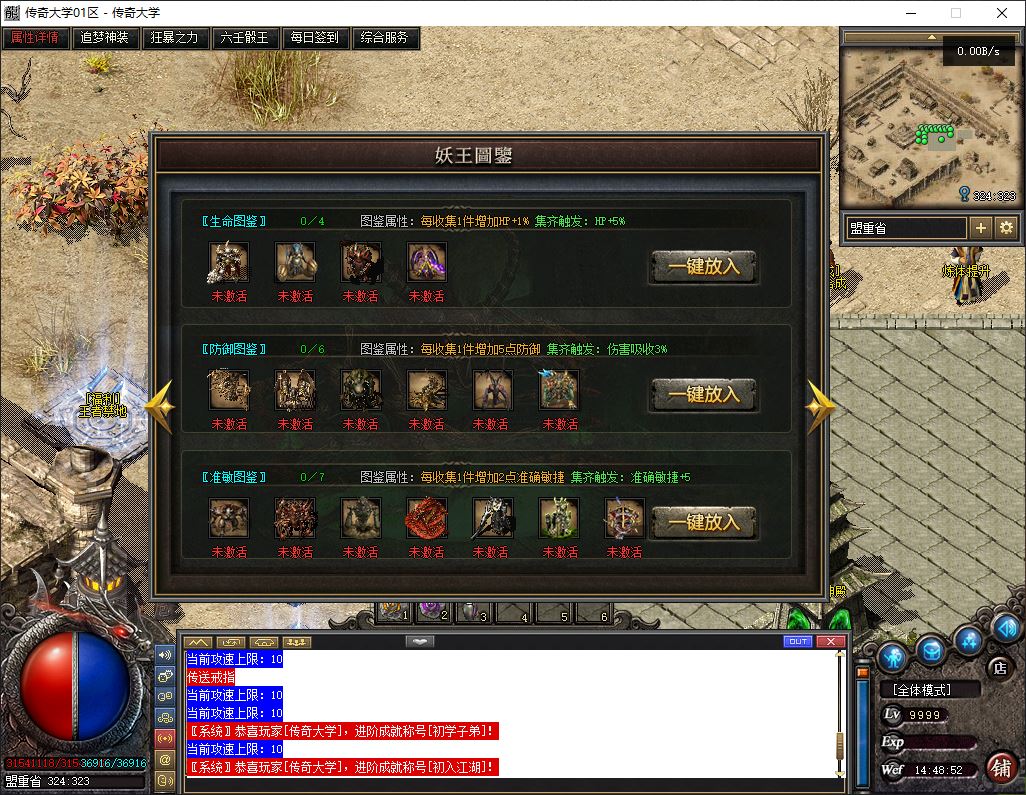Click the minimap plus button
The image size is (1026, 795).
981,228
